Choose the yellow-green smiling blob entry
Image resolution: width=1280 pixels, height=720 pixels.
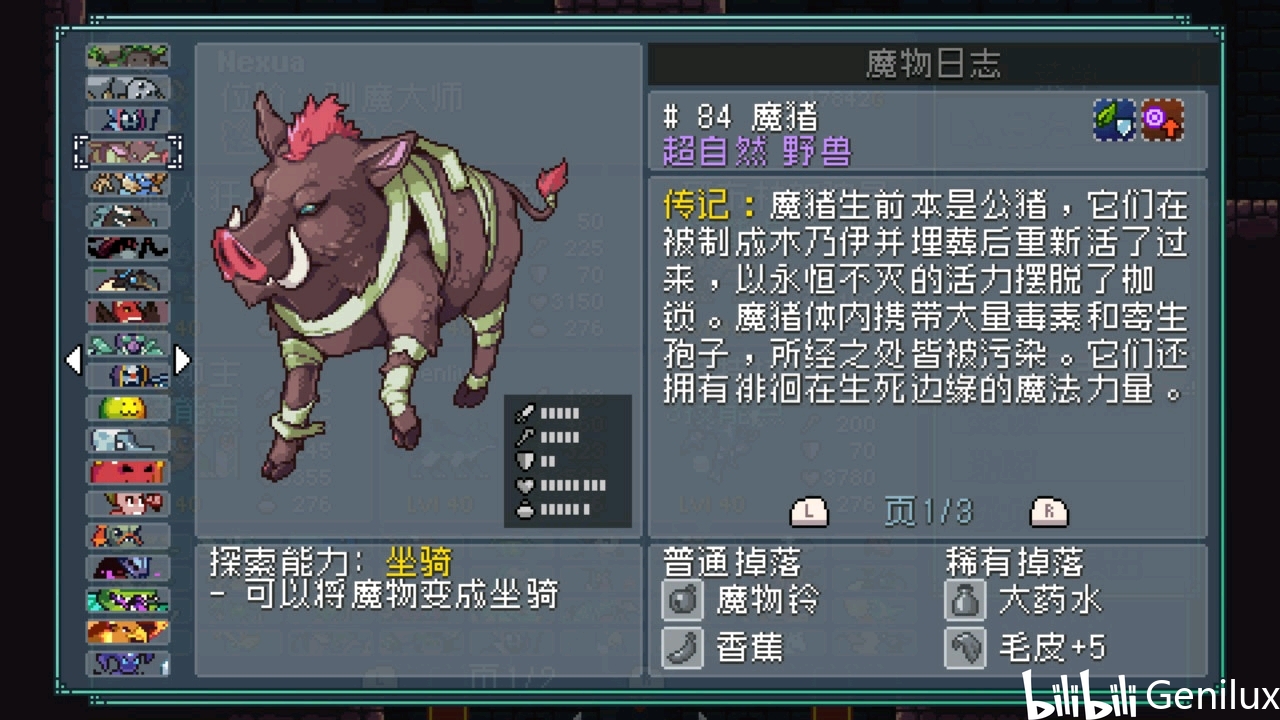click(128, 408)
